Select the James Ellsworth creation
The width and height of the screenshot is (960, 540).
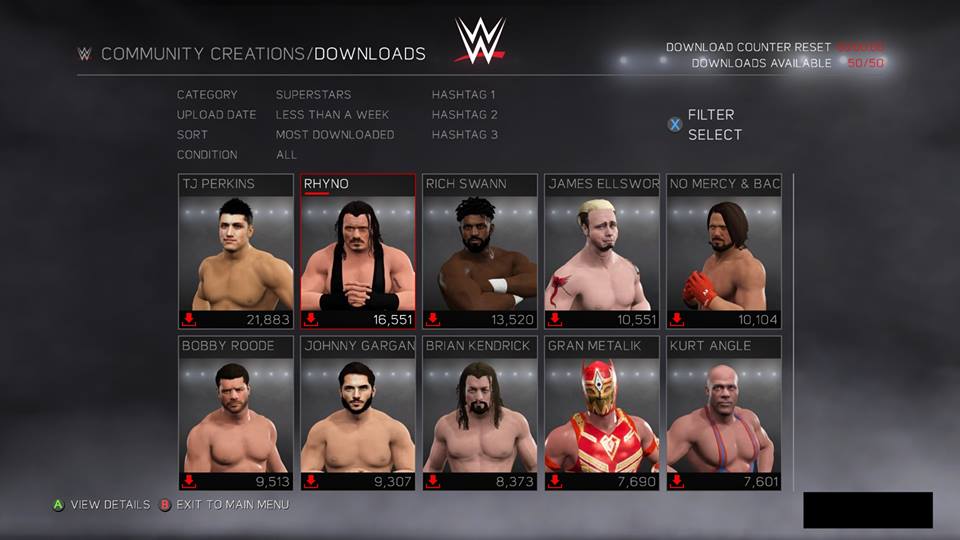[602, 252]
